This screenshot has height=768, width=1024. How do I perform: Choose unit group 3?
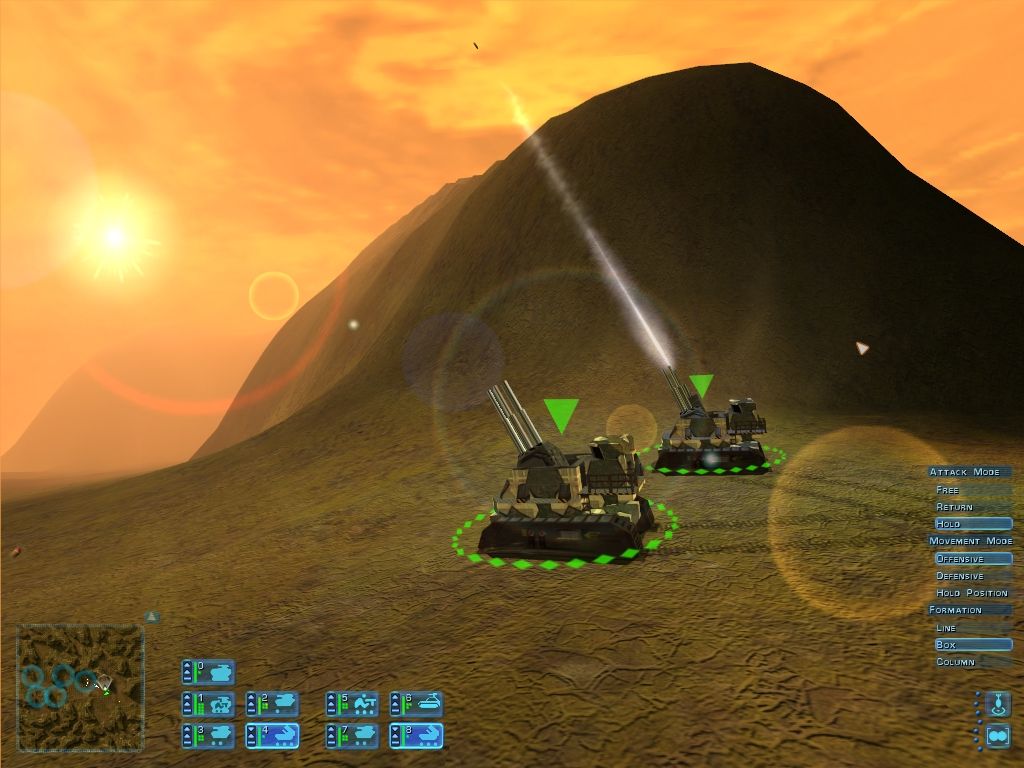pos(208,736)
